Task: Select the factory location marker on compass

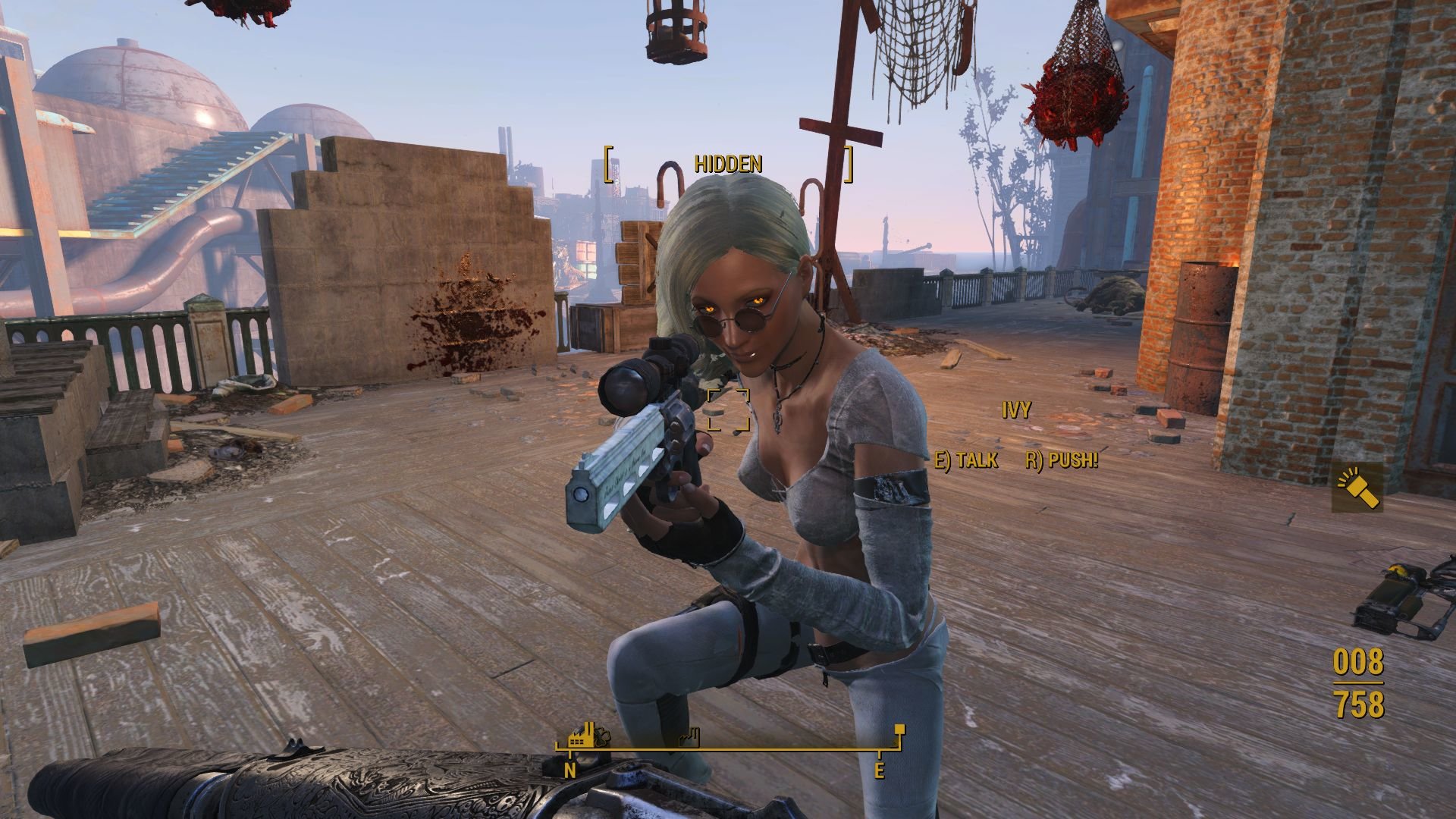Action: point(582,739)
